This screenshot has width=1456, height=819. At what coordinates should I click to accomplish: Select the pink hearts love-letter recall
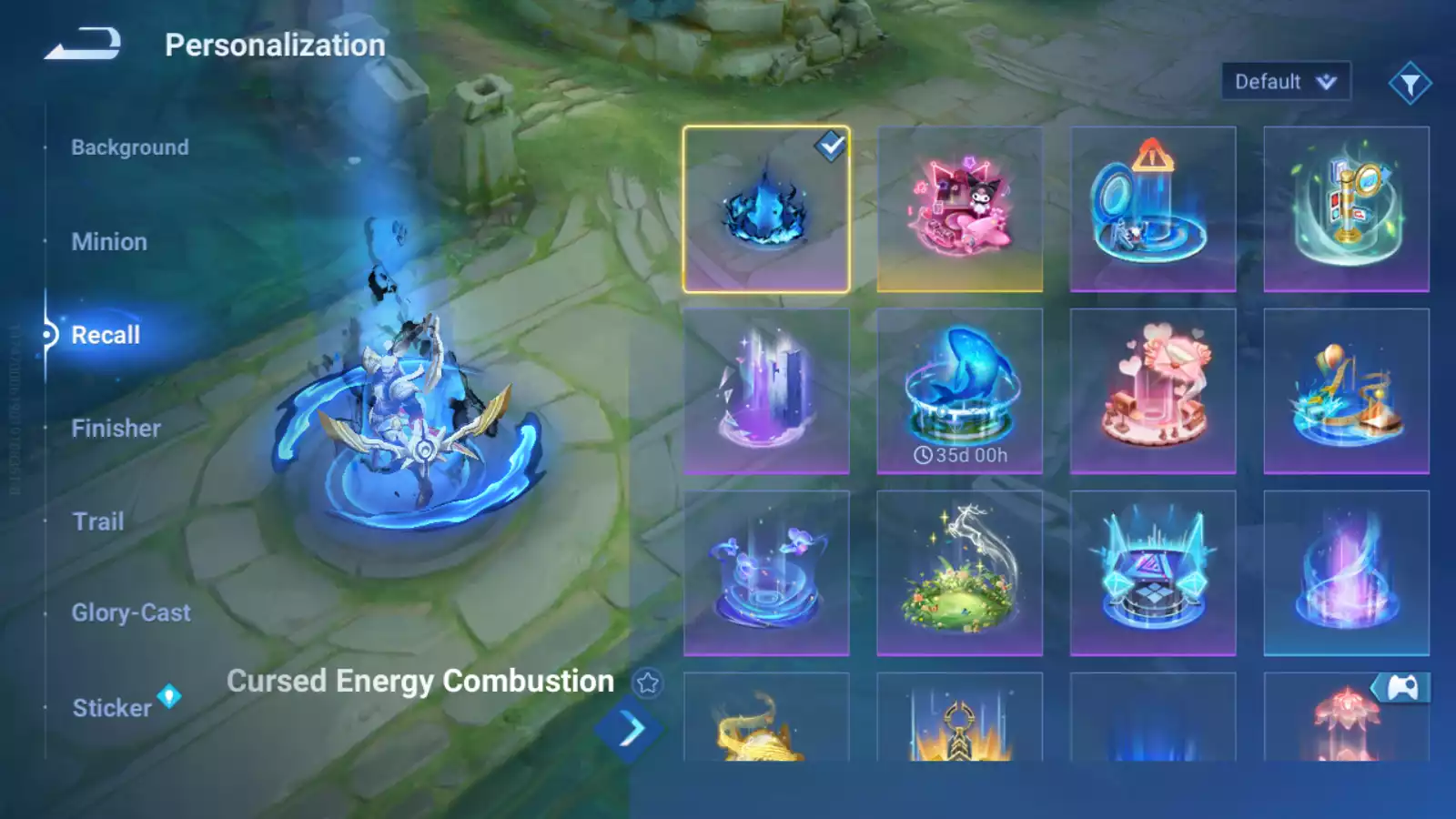point(1153,391)
